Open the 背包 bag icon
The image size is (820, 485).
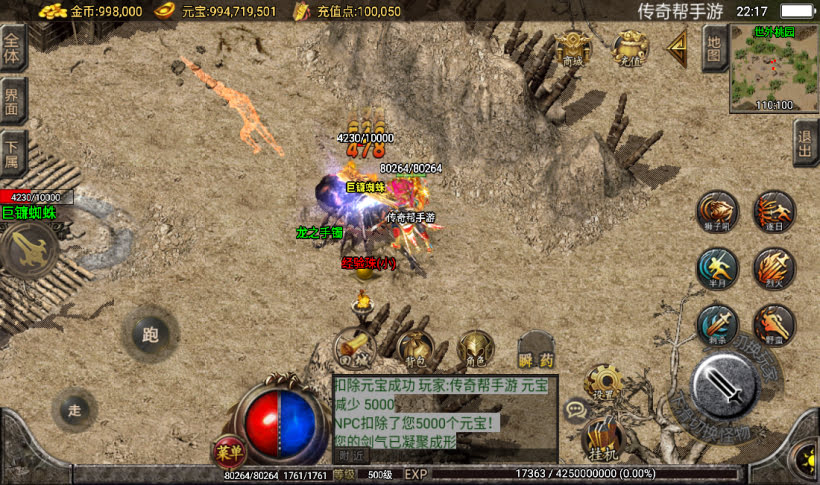click(414, 347)
